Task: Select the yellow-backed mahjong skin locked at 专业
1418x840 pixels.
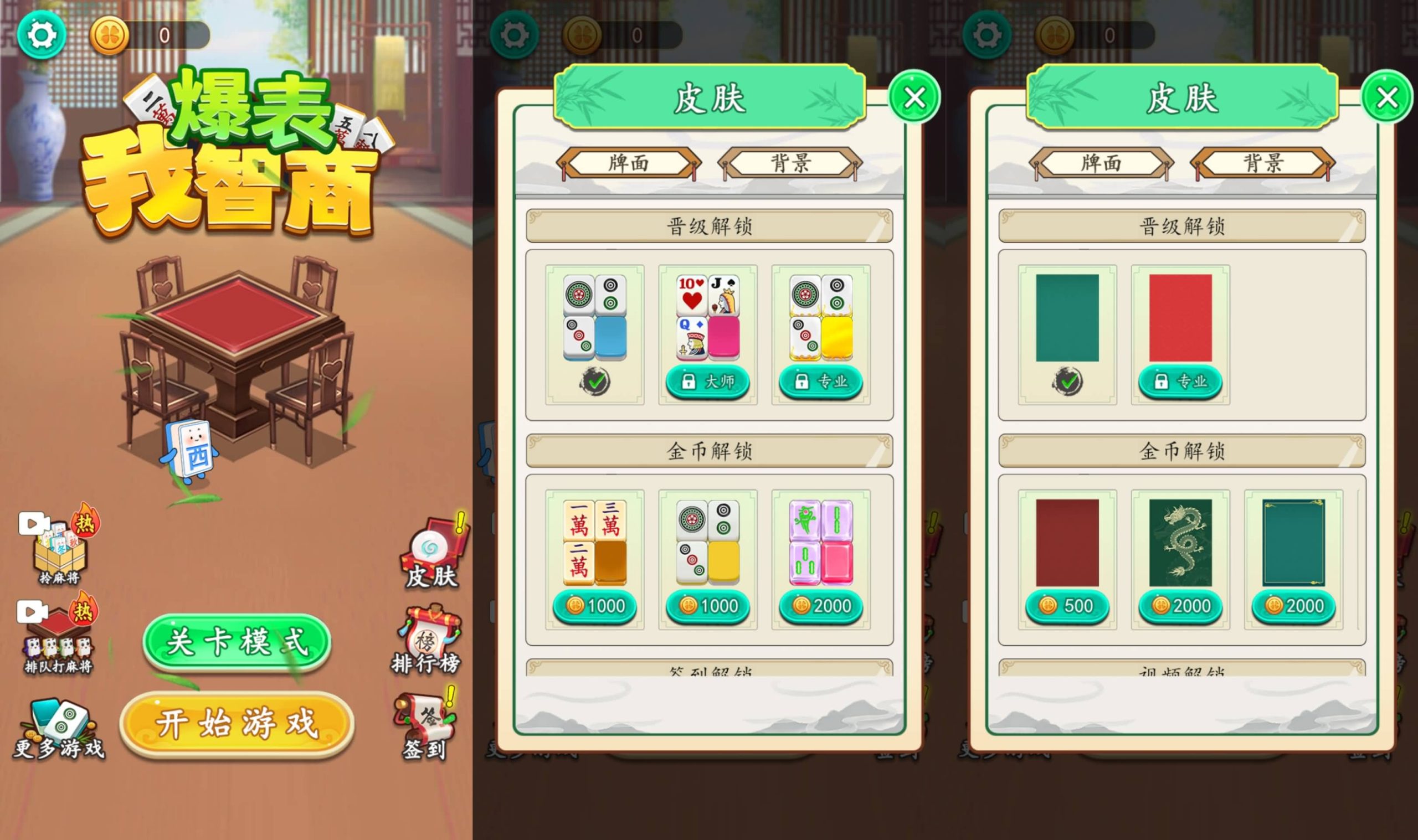Action: point(821,381)
